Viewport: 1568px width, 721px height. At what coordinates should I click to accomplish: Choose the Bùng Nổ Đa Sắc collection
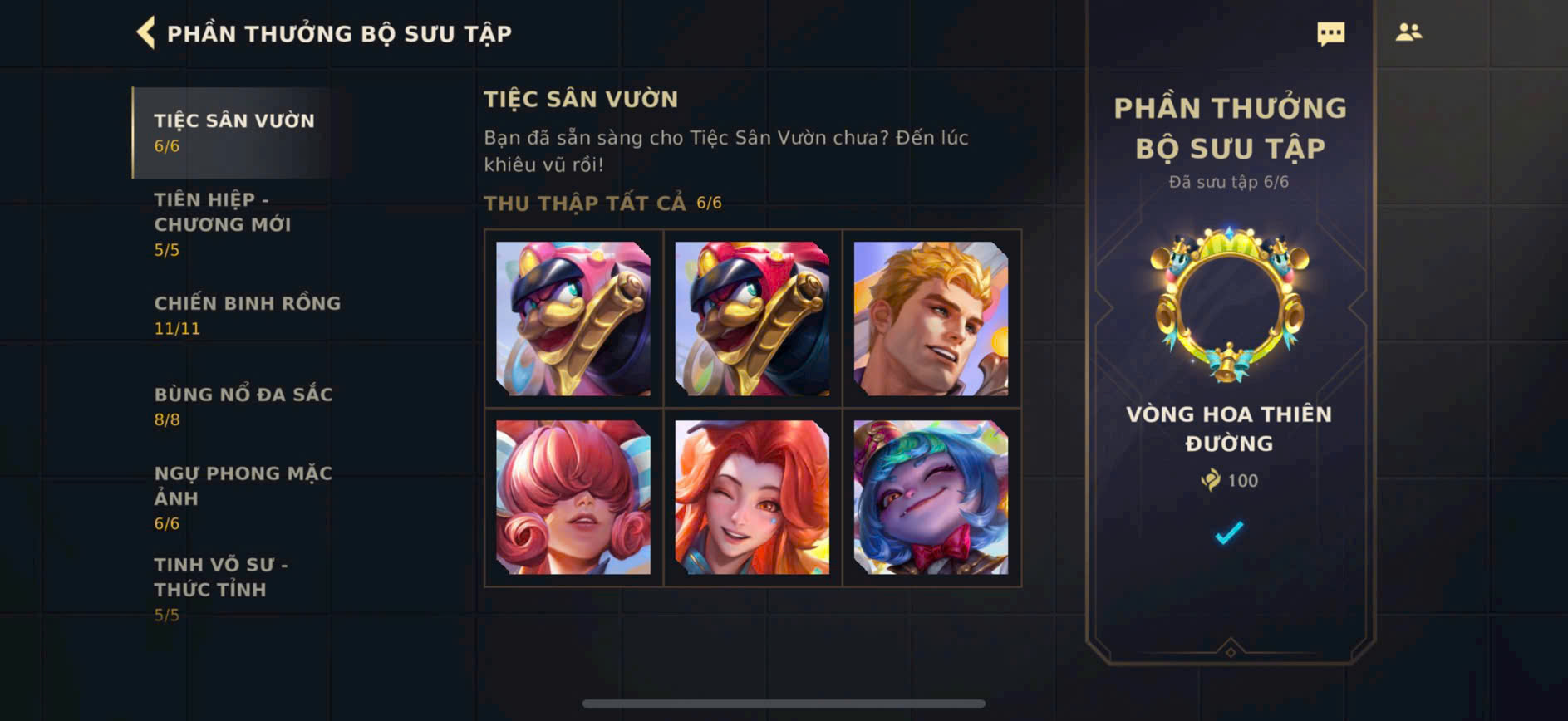point(243,405)
